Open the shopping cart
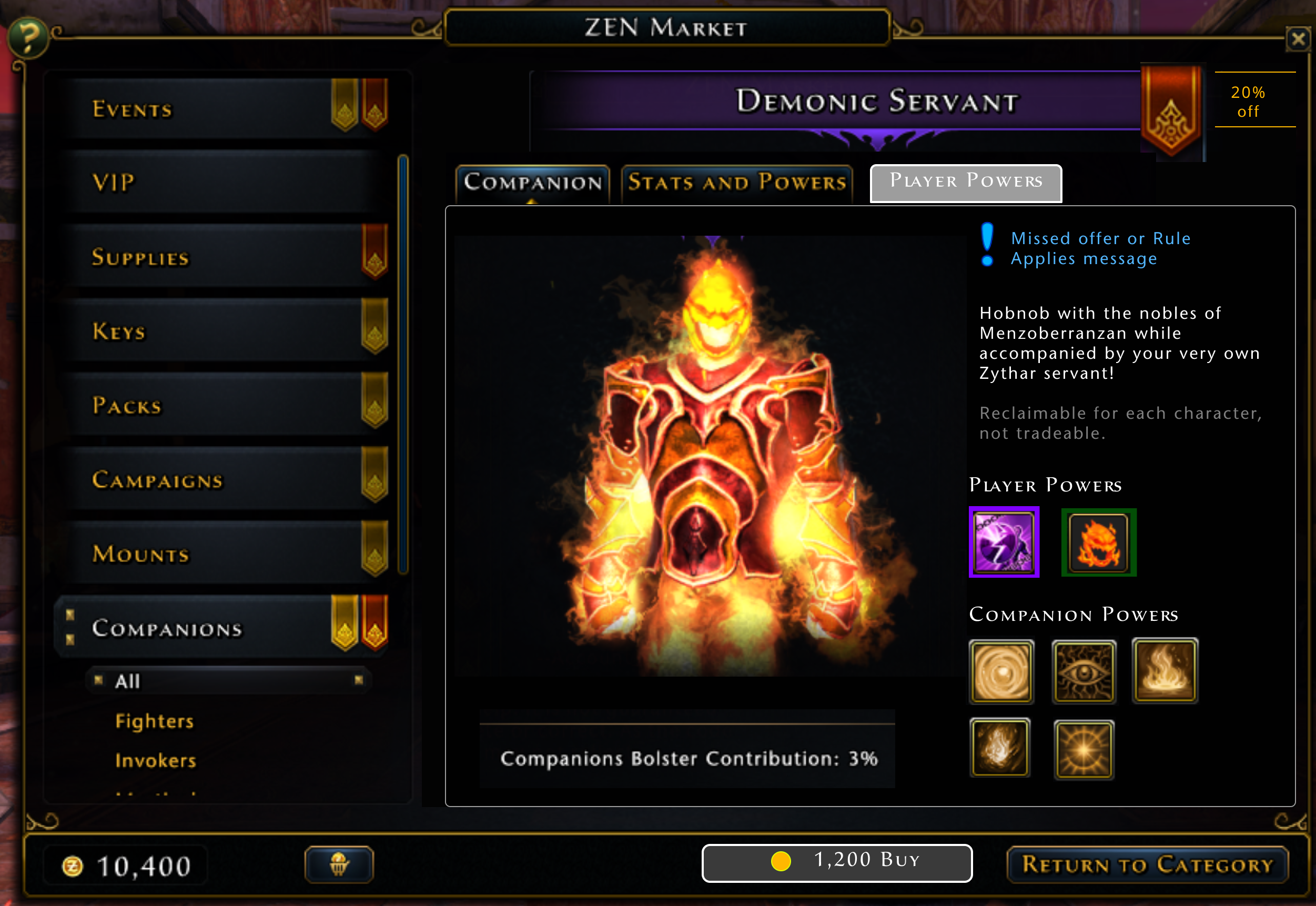The height and width of the screenshot is (906, 1316). [339, 863]
